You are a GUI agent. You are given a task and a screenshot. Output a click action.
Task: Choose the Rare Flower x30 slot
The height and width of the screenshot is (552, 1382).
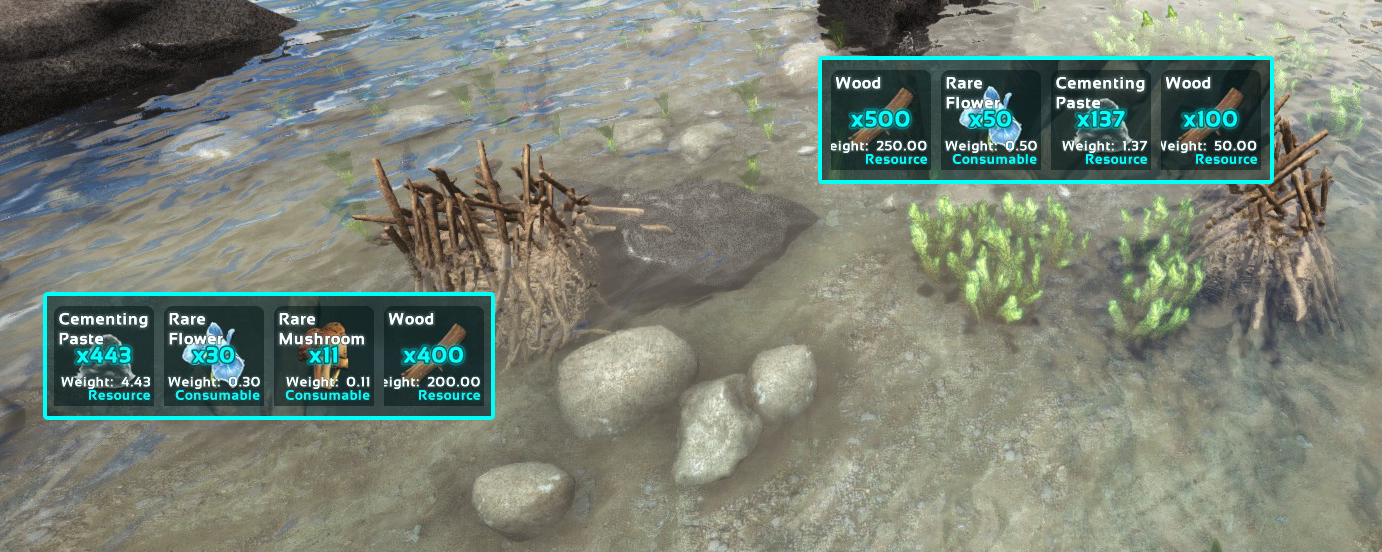(x=214, y=355)
